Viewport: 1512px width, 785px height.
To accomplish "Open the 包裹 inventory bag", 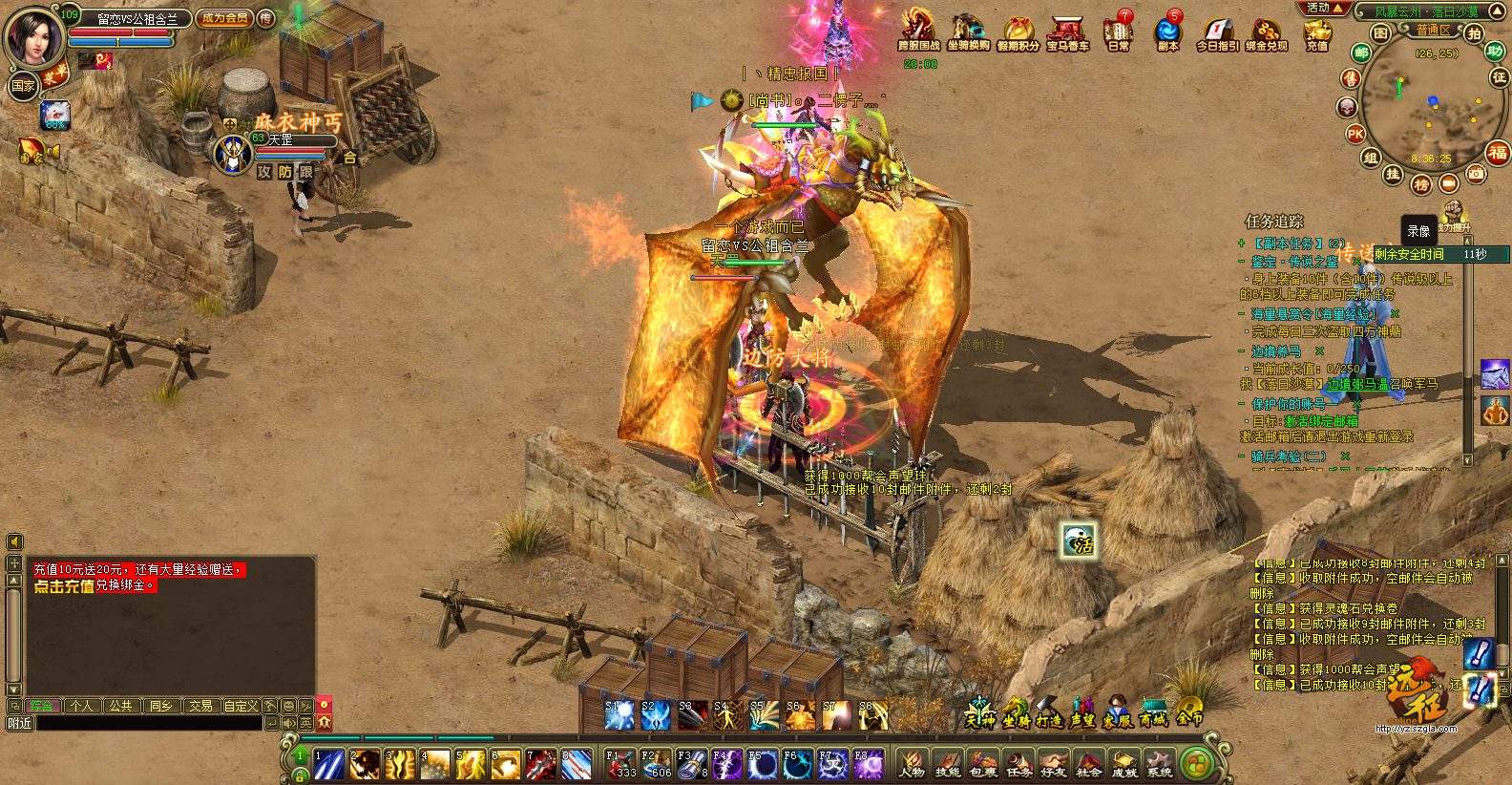I will pyautogui.click(x=982, y=764).
